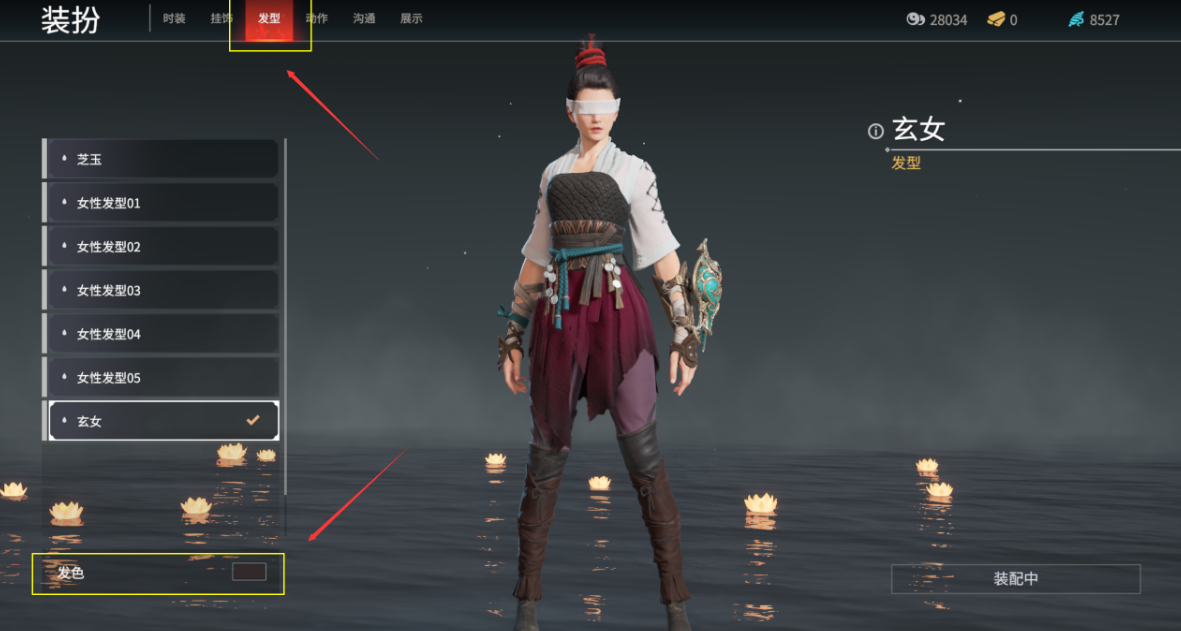The image size is (1181, 631).
Task: Choose the 芝玉 hairstyle
Action: (x=162, y=159)
